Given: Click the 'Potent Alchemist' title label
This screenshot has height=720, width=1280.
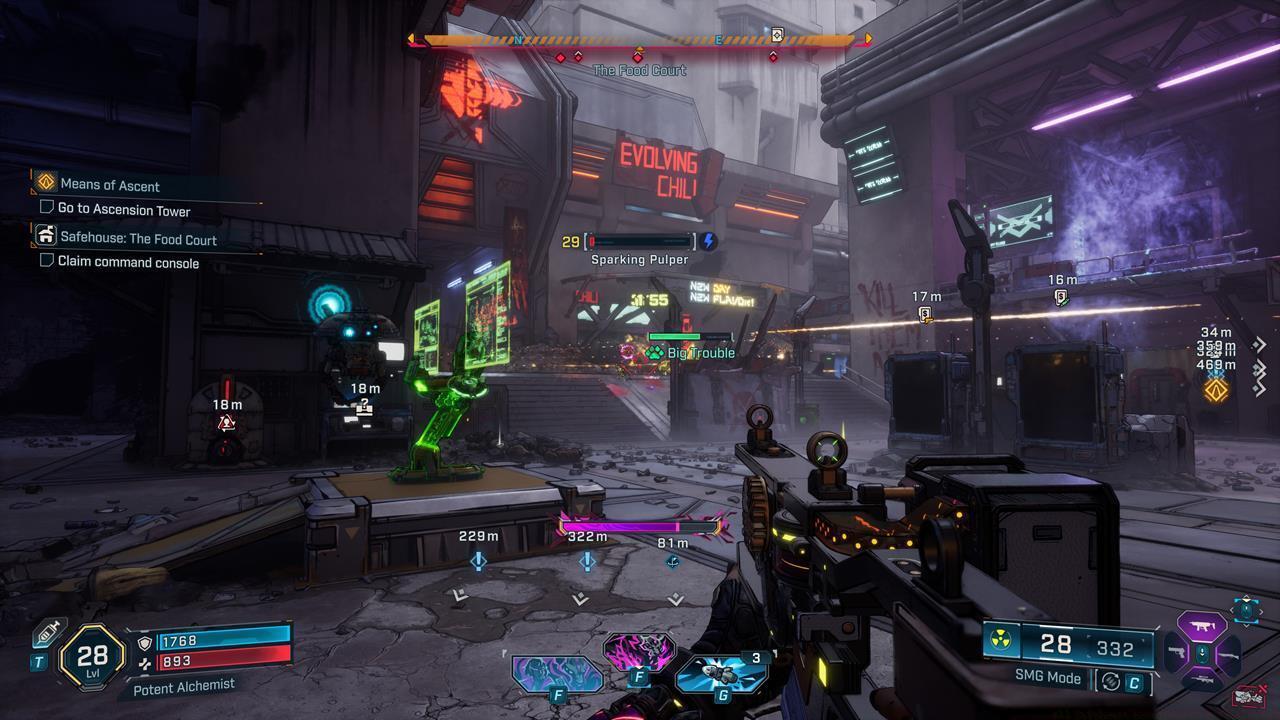Looking at the screenshot, I should (186, 686).
